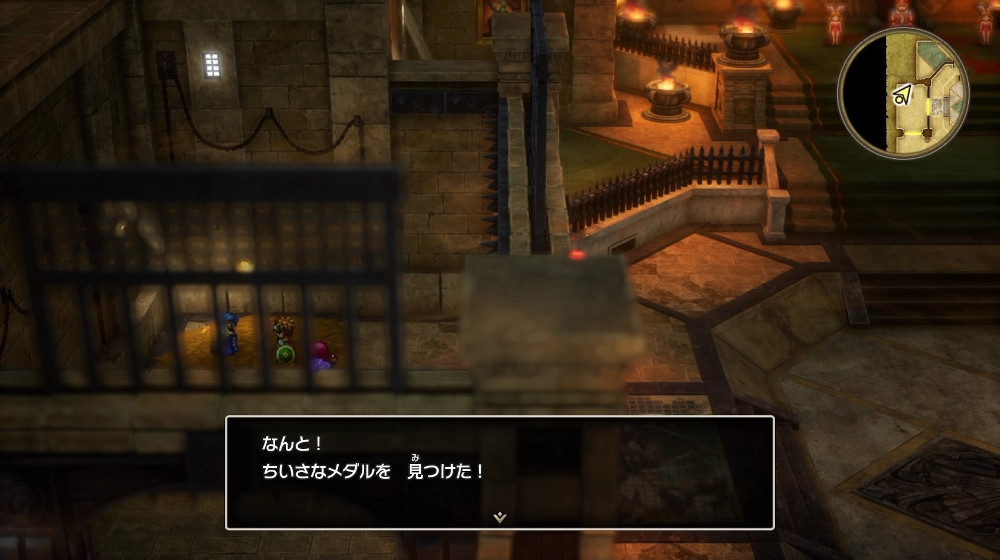Advance dialogue with the down-arrow indicator

(x=500, y=516)
